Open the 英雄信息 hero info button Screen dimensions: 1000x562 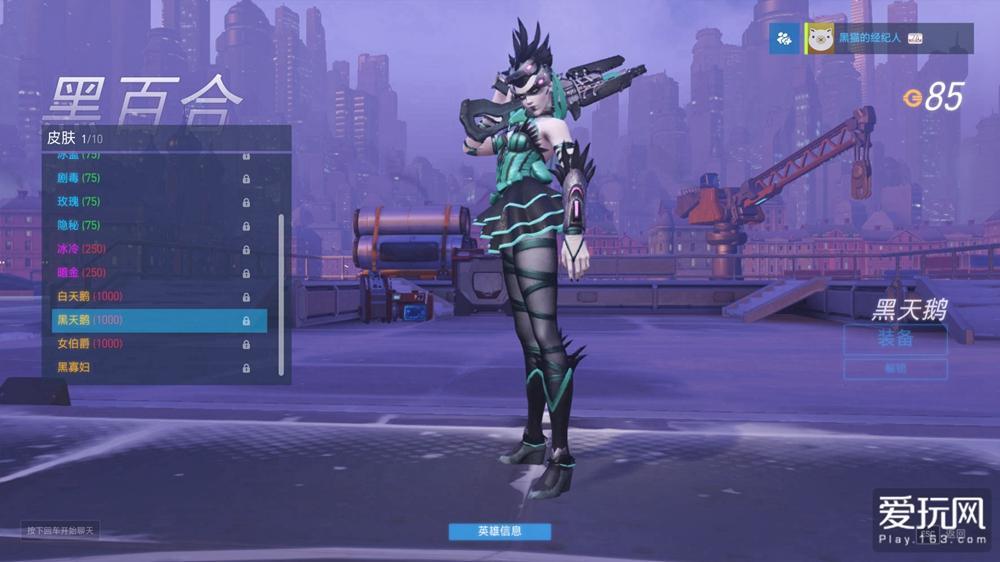[499, 531]
